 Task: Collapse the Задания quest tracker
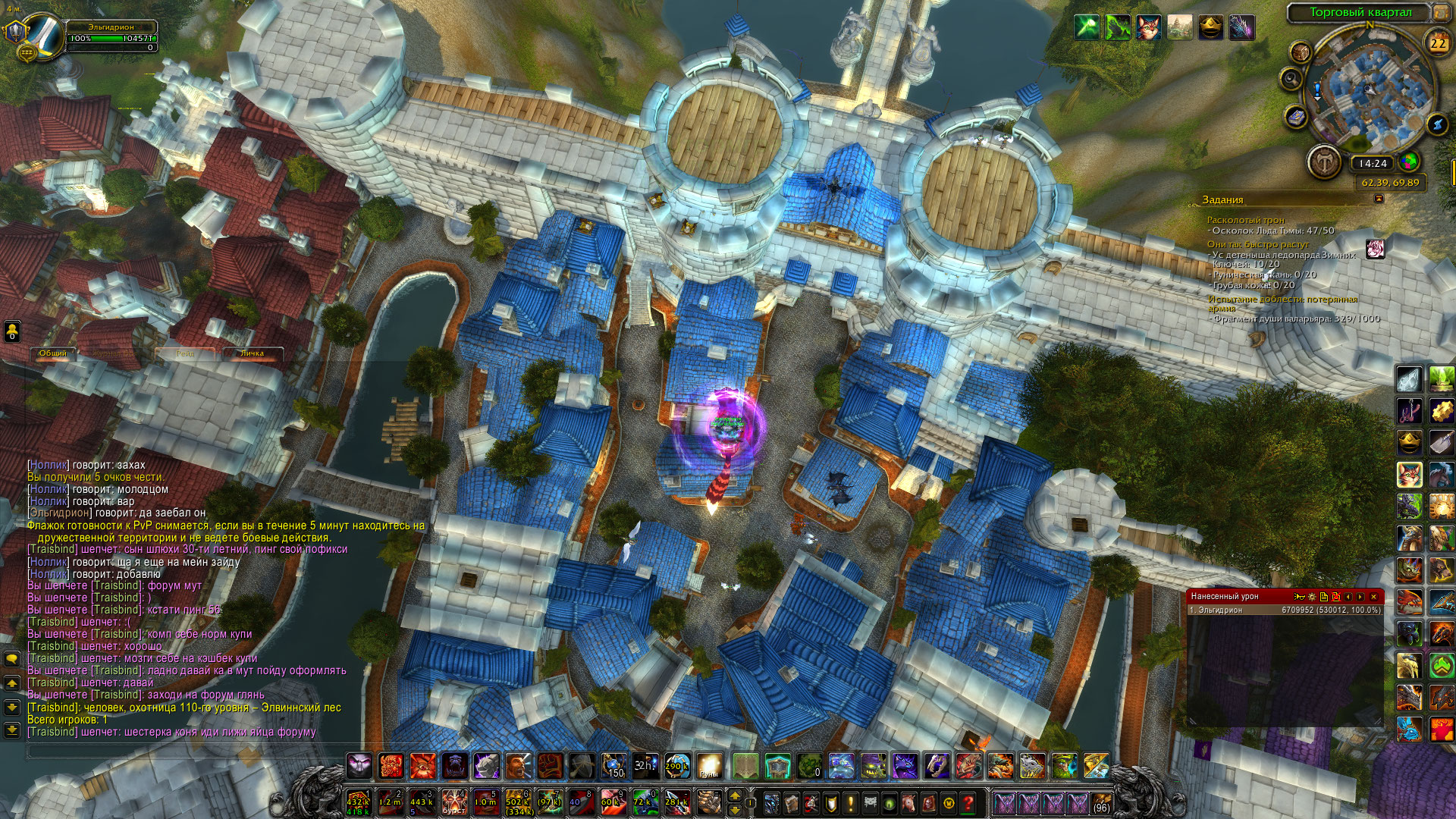pos(1379,199)
